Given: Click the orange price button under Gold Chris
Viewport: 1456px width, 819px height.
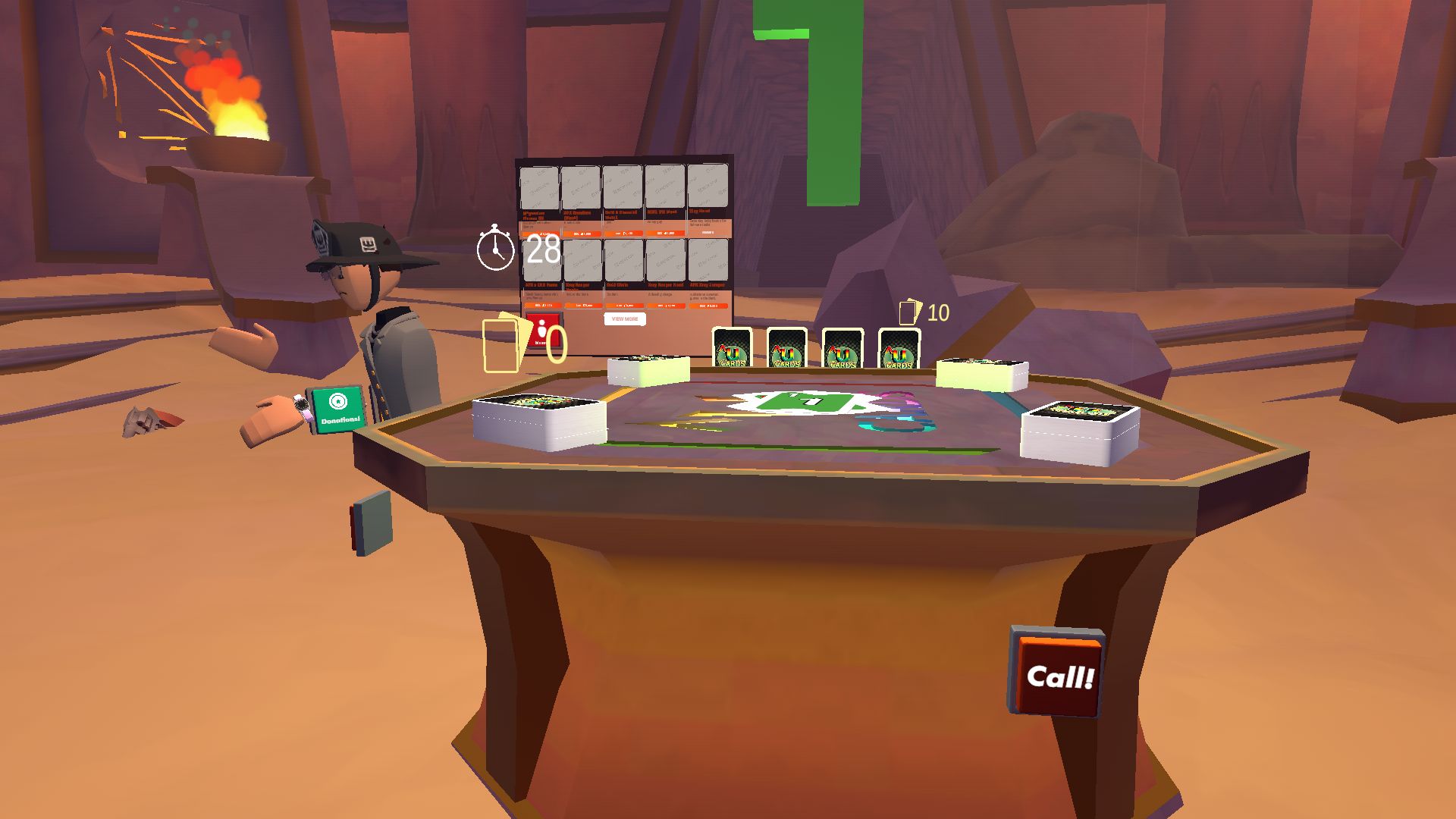Looking at the screenshot, I should coord(625,306).
